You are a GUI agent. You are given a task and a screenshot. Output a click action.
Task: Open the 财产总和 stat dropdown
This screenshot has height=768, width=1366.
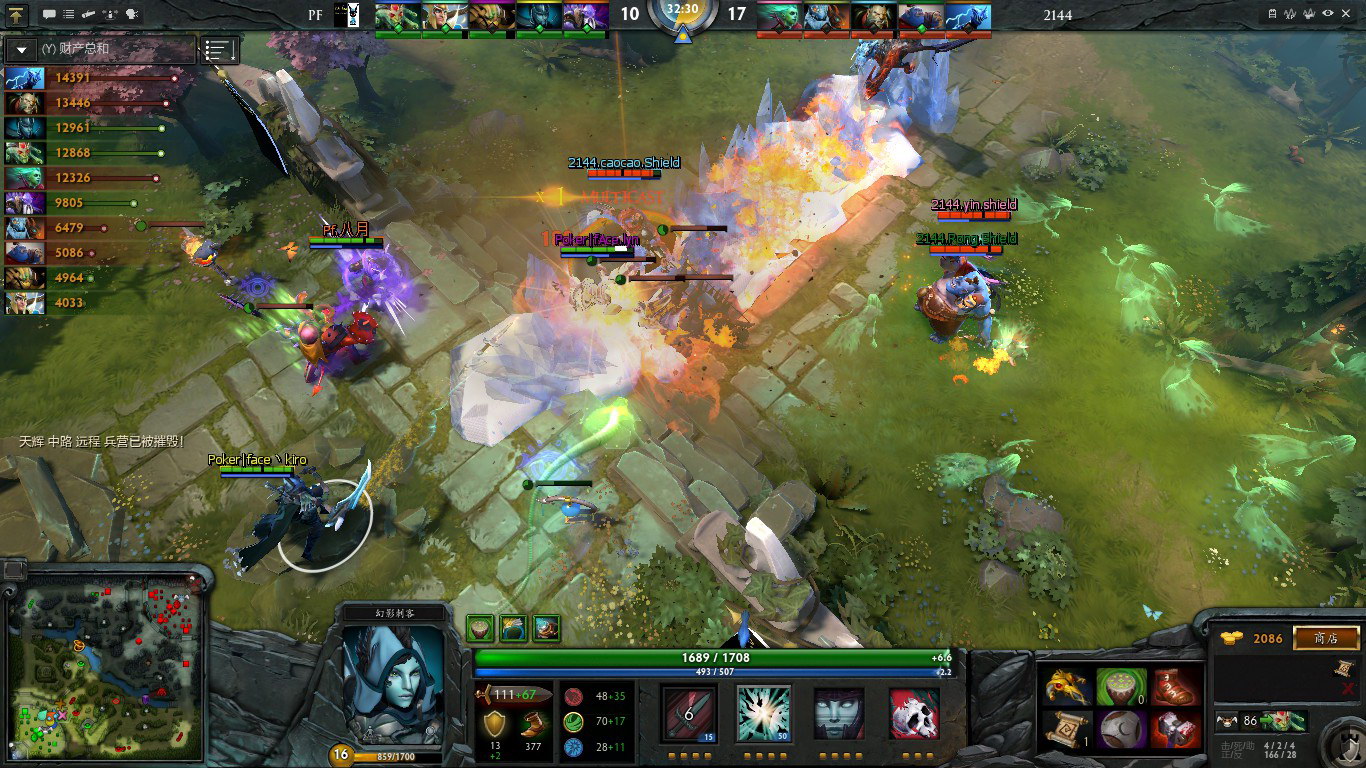pyautogui.click(x=22, y=49)
